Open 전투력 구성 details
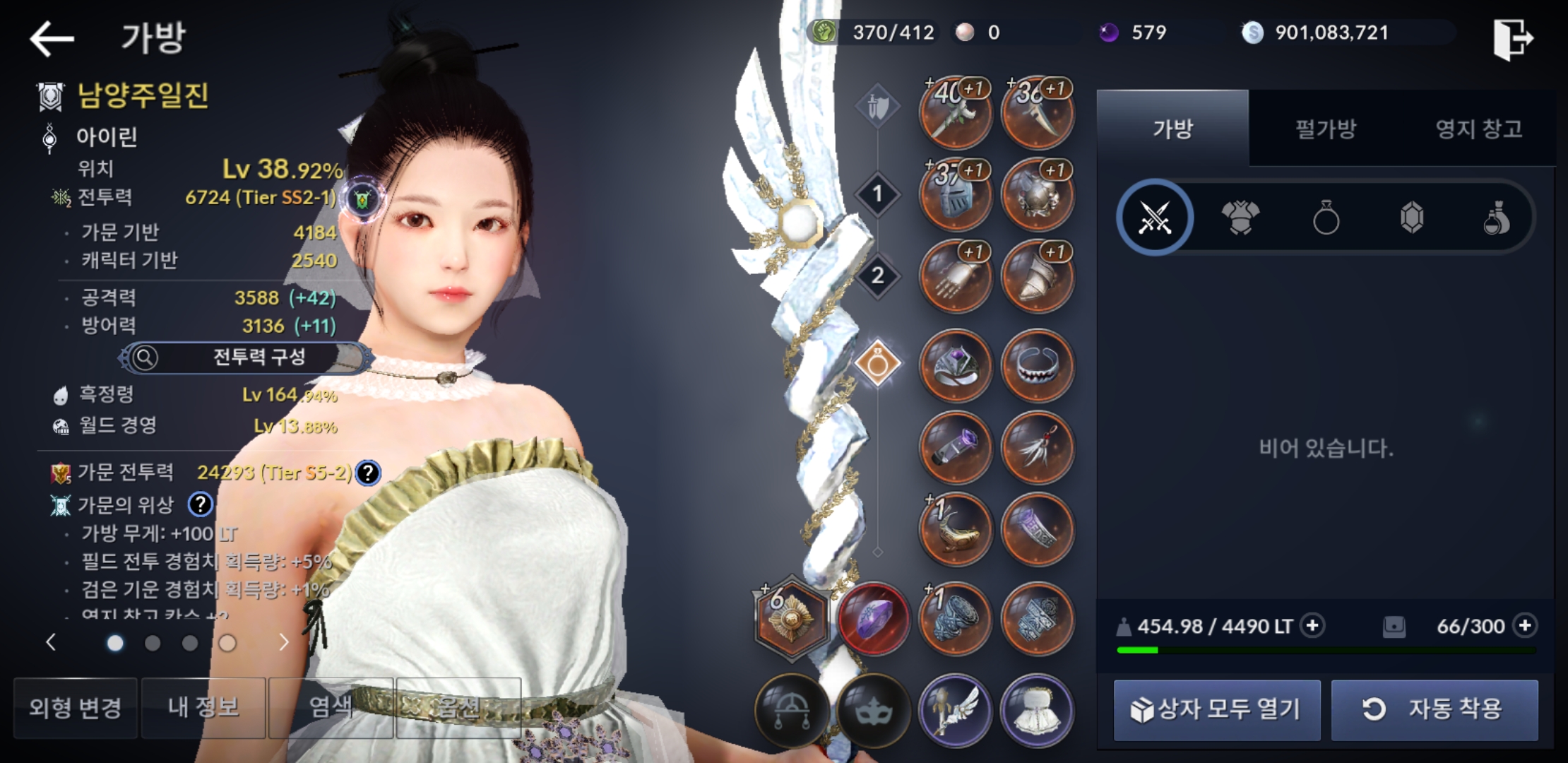 pyautogui.click(x=245, y=357)
